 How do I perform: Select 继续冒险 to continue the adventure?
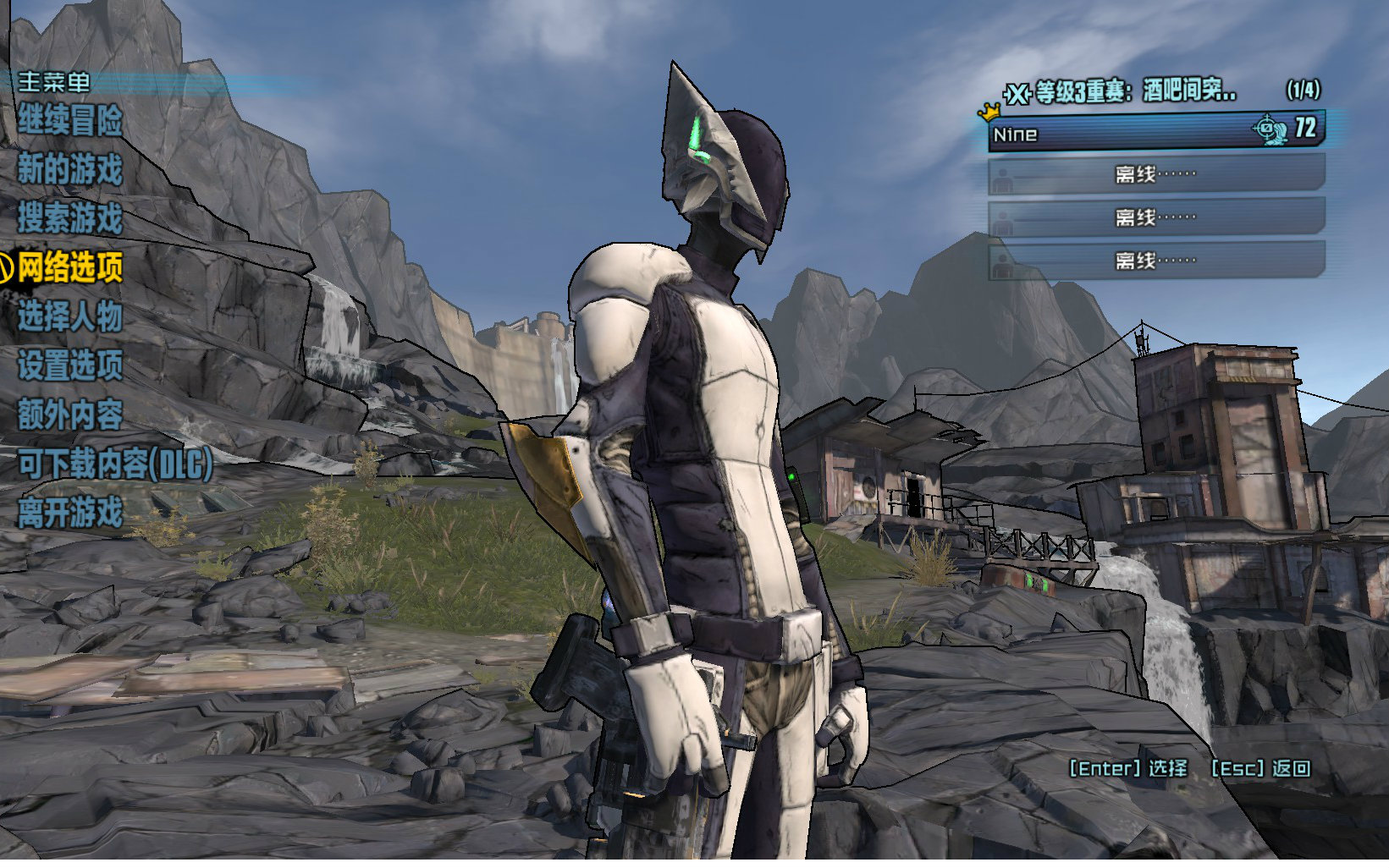point(70,121)
